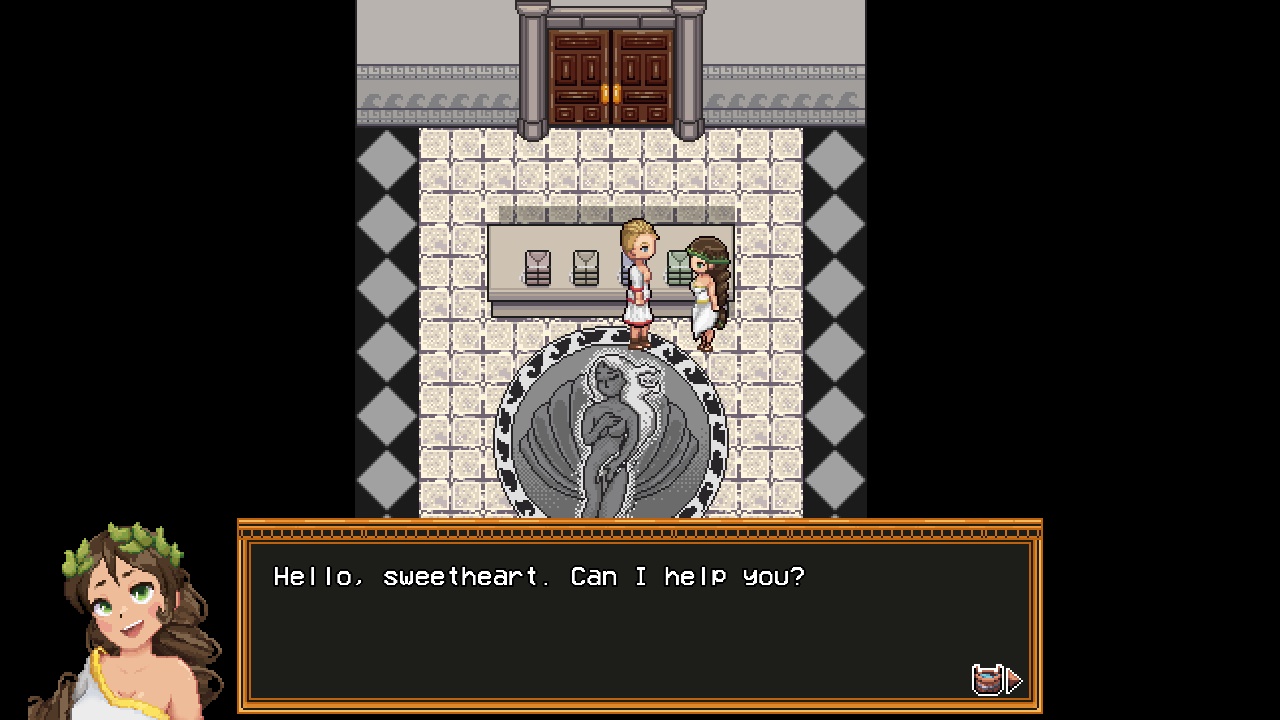Select the green folded toga on the shelf
The image size is (1280, 720).
(678, 265)
